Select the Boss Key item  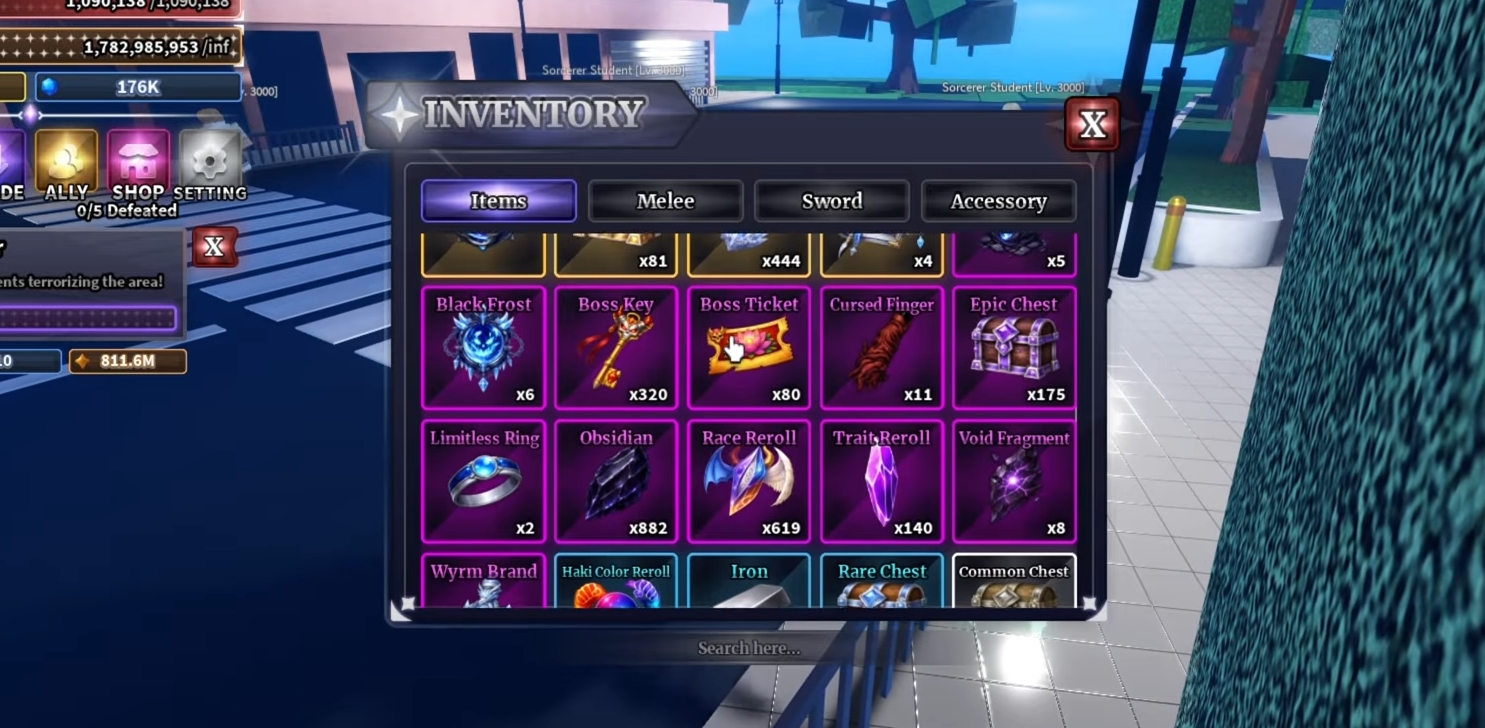pyautogui.click(x=615, y=348)
